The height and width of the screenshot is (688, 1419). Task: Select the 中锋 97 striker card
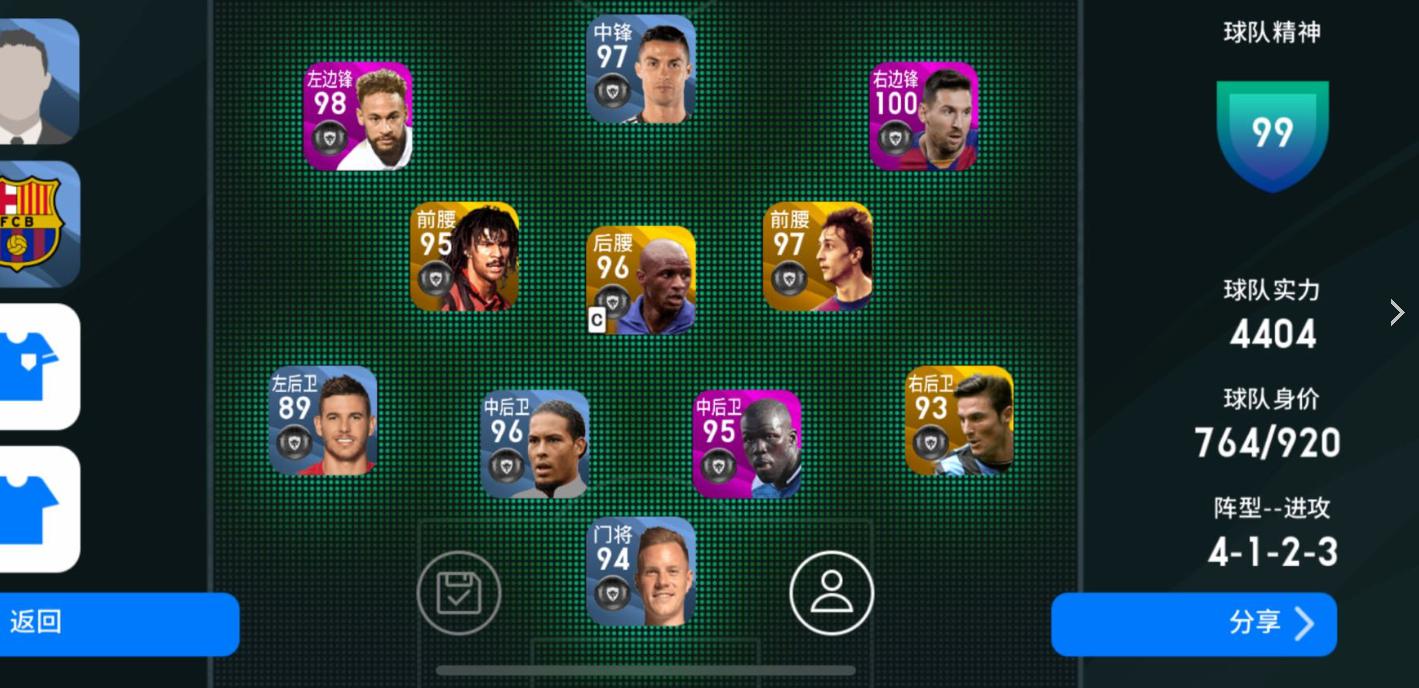point(641,69)
